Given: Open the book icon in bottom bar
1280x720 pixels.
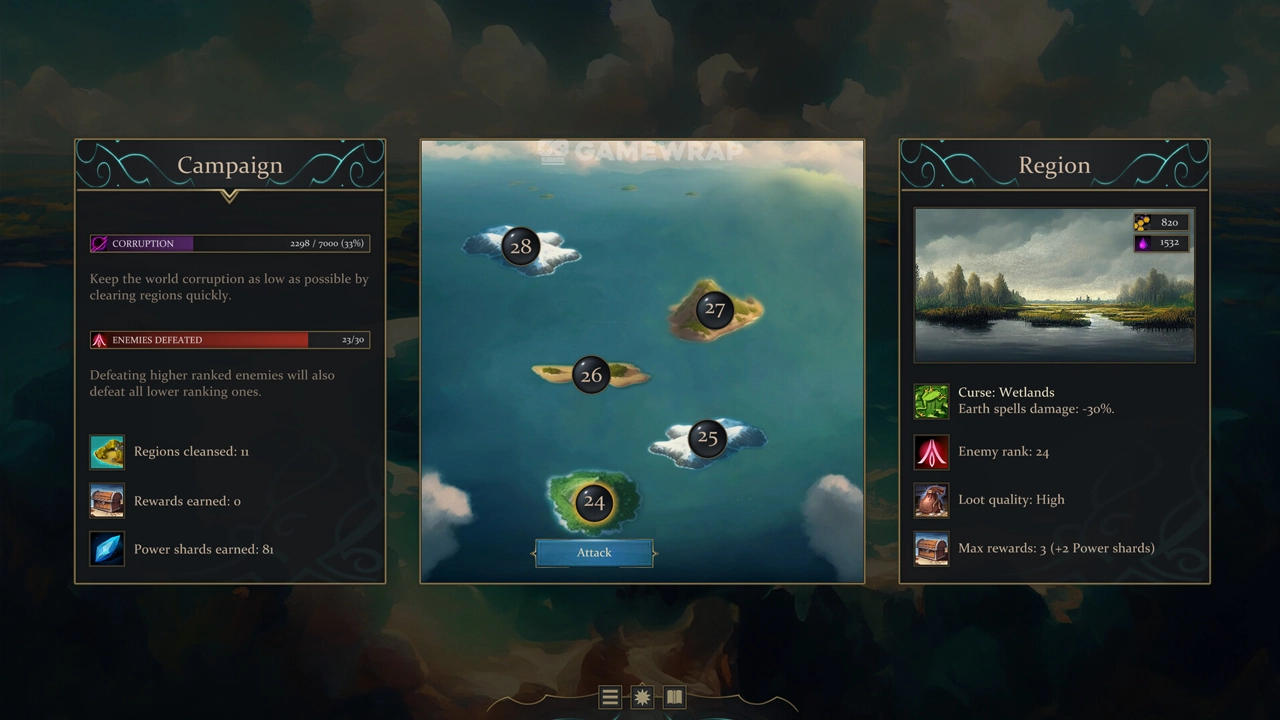Looking at the screenshot, I should coord(674,698).
